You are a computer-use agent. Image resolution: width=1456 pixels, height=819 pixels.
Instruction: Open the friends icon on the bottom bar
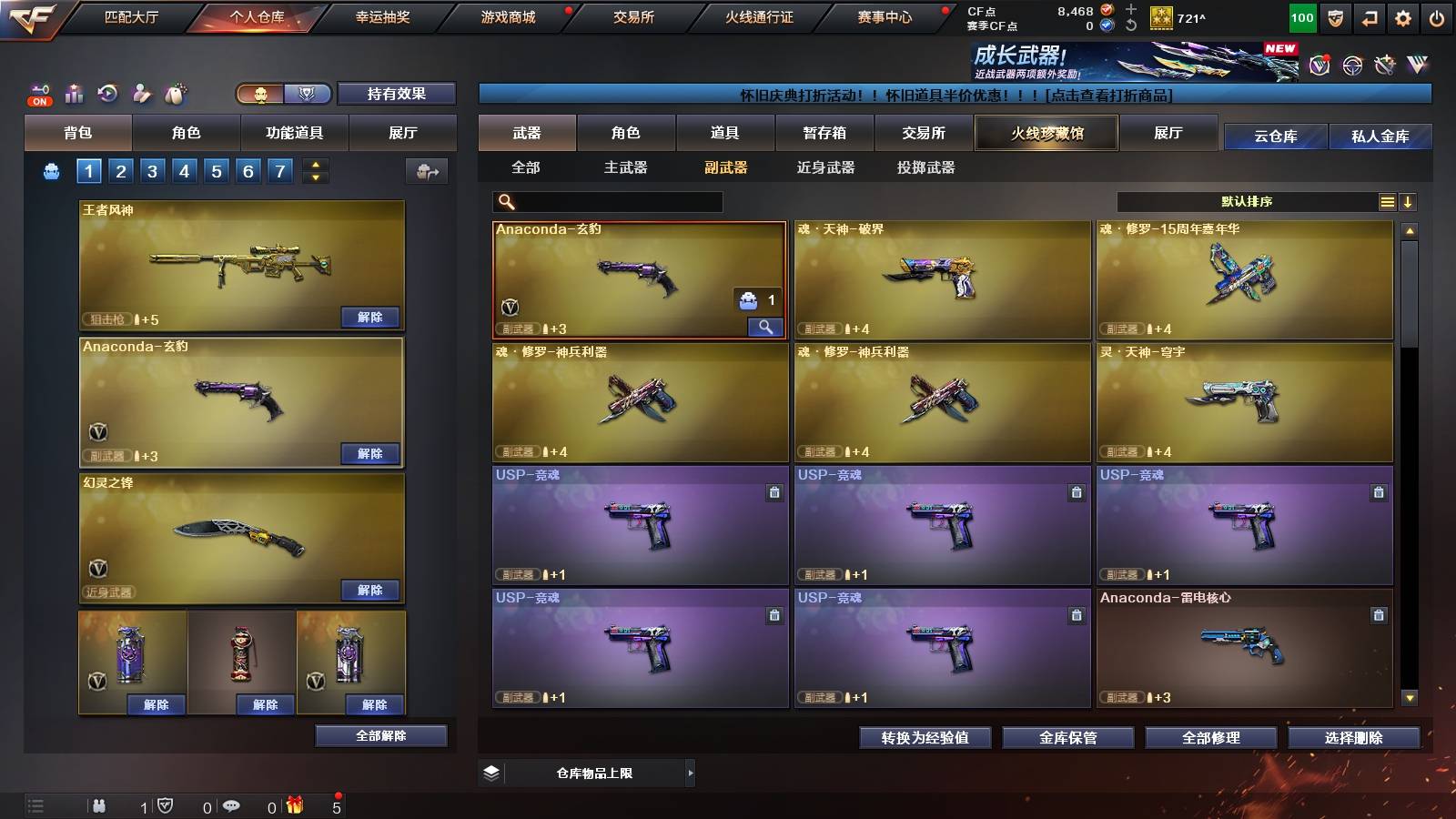click(98, 805)
